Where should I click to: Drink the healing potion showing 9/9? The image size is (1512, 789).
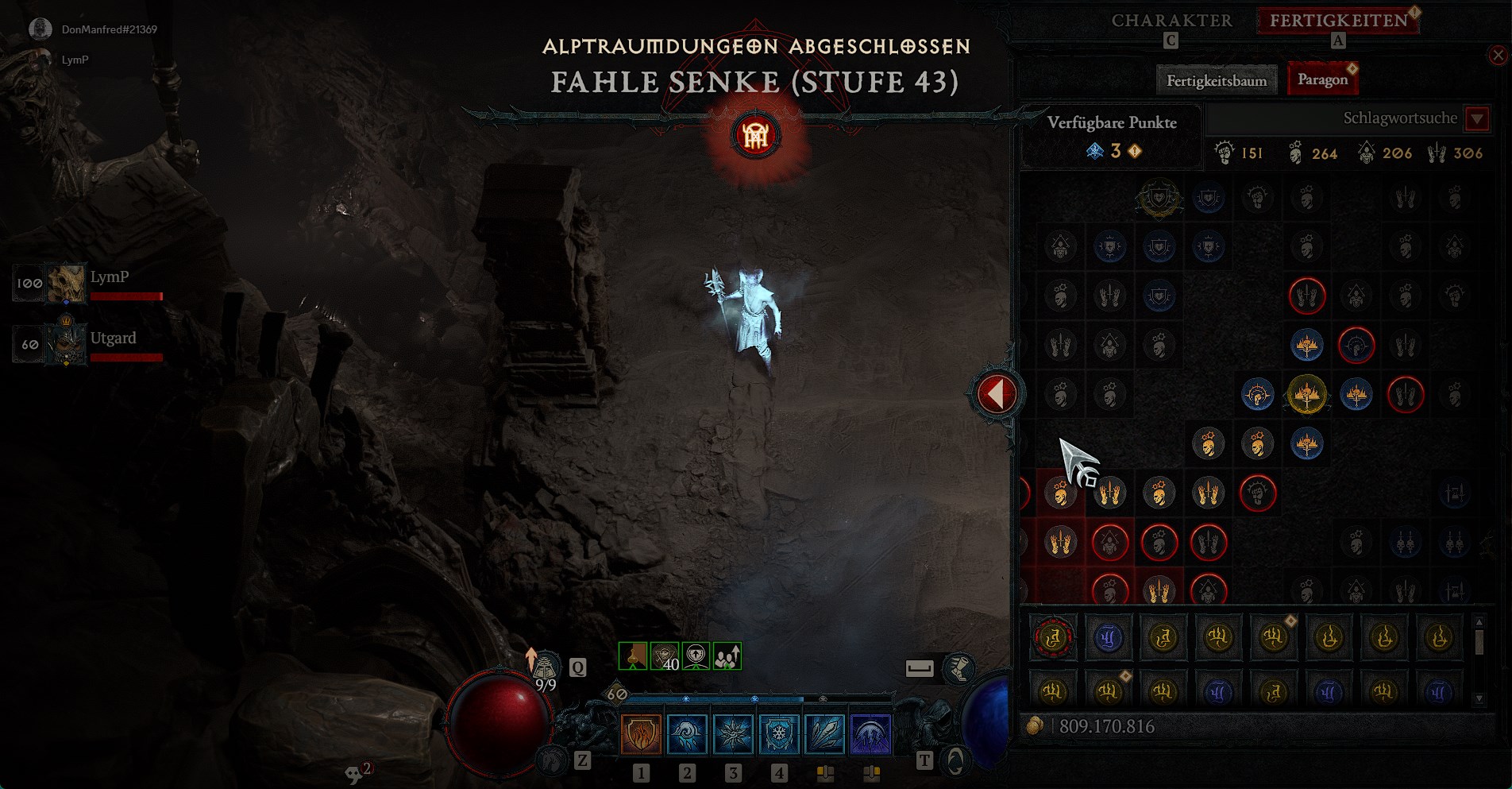click(x=546, y=667)
